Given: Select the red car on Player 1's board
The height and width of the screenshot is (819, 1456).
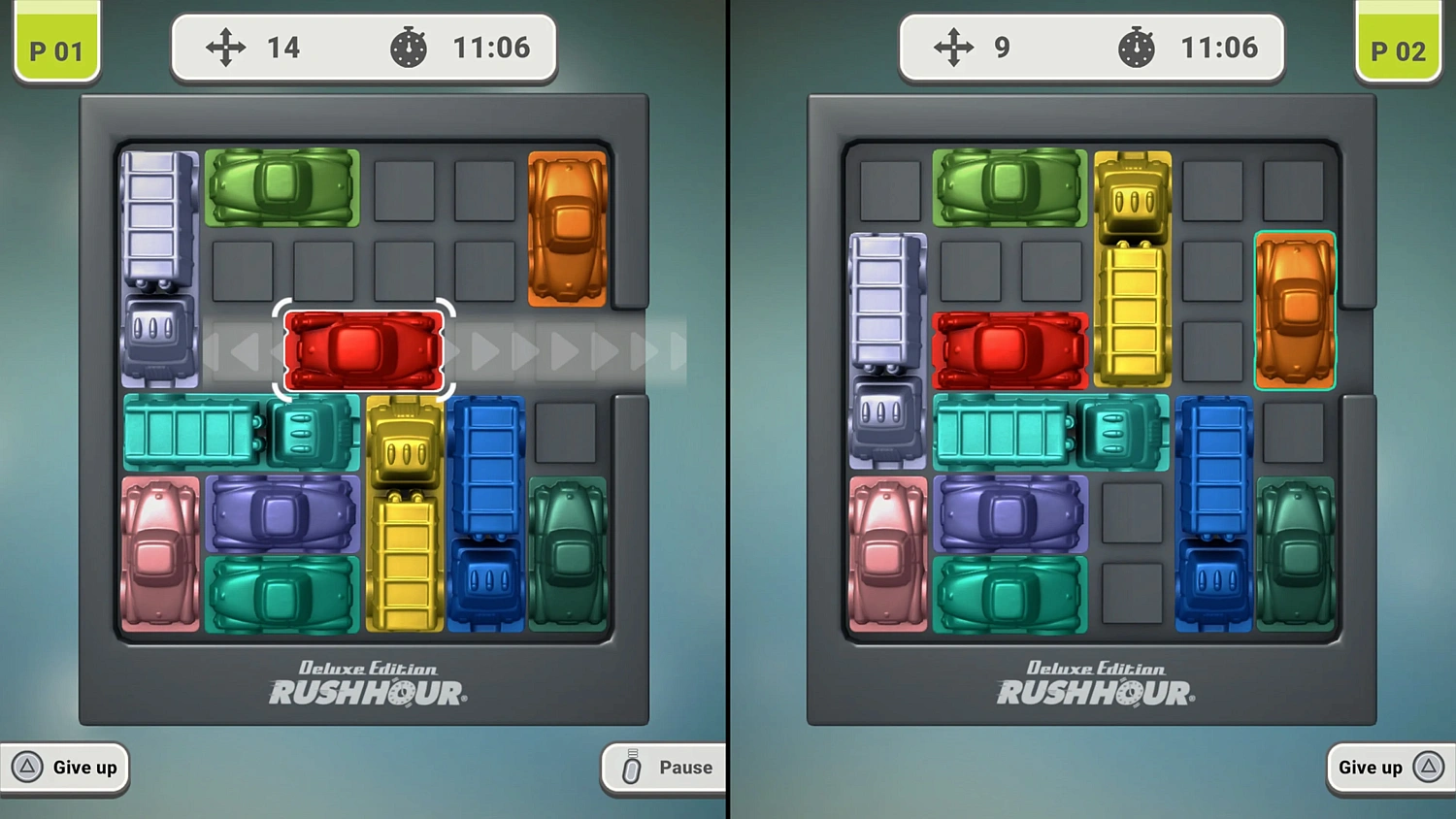Looking at the screenshot, I should [363, 351].
